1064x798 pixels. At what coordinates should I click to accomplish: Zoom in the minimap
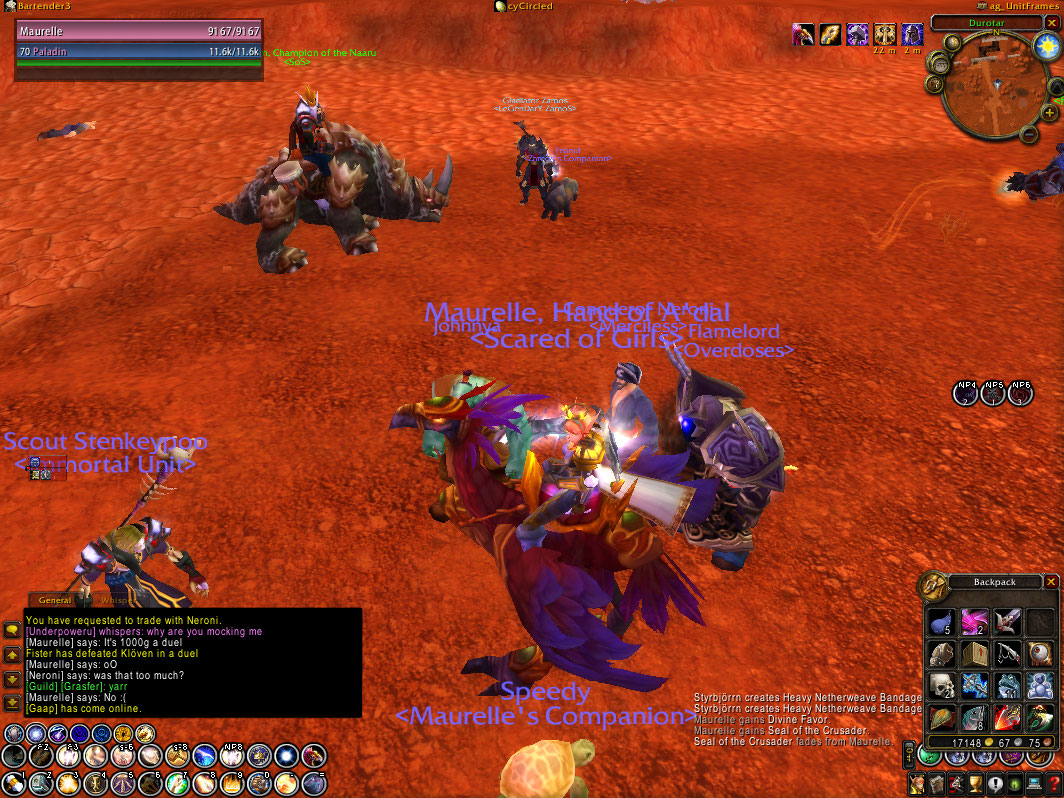pyautogui.click(x=1050, y=113)
